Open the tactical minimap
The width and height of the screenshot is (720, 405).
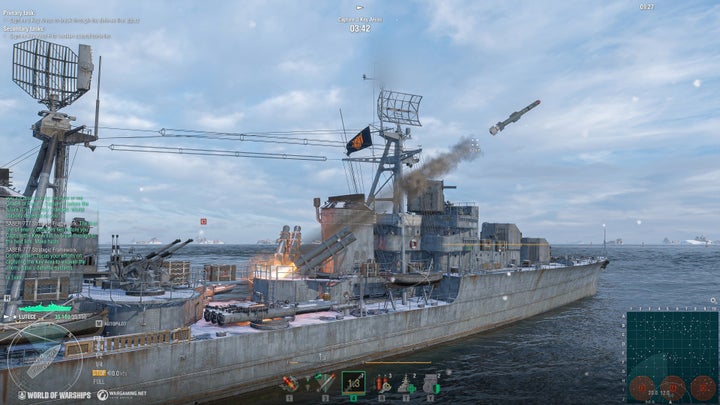[x=672, y=355]
